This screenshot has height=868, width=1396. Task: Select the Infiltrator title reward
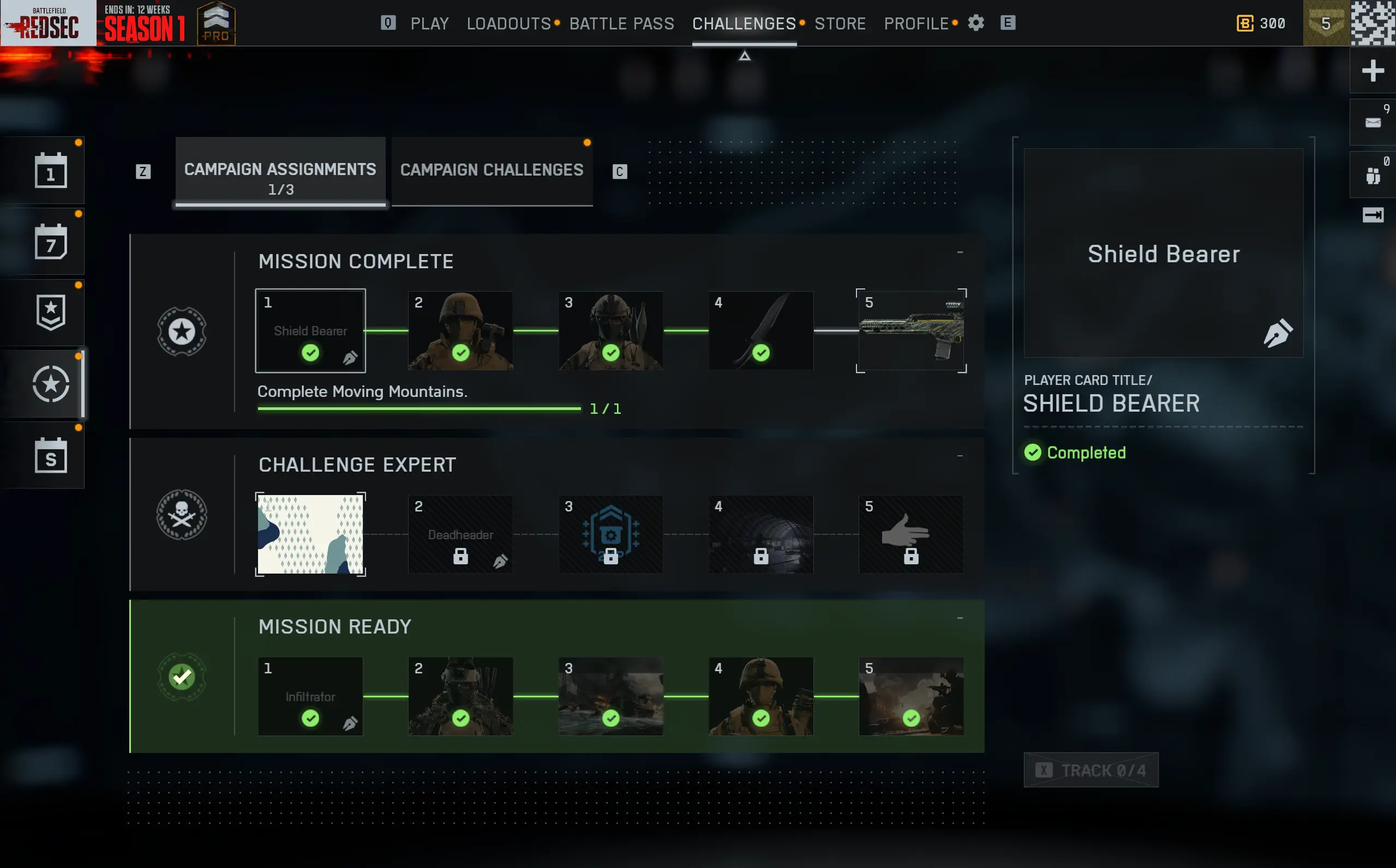pos(310,696)
